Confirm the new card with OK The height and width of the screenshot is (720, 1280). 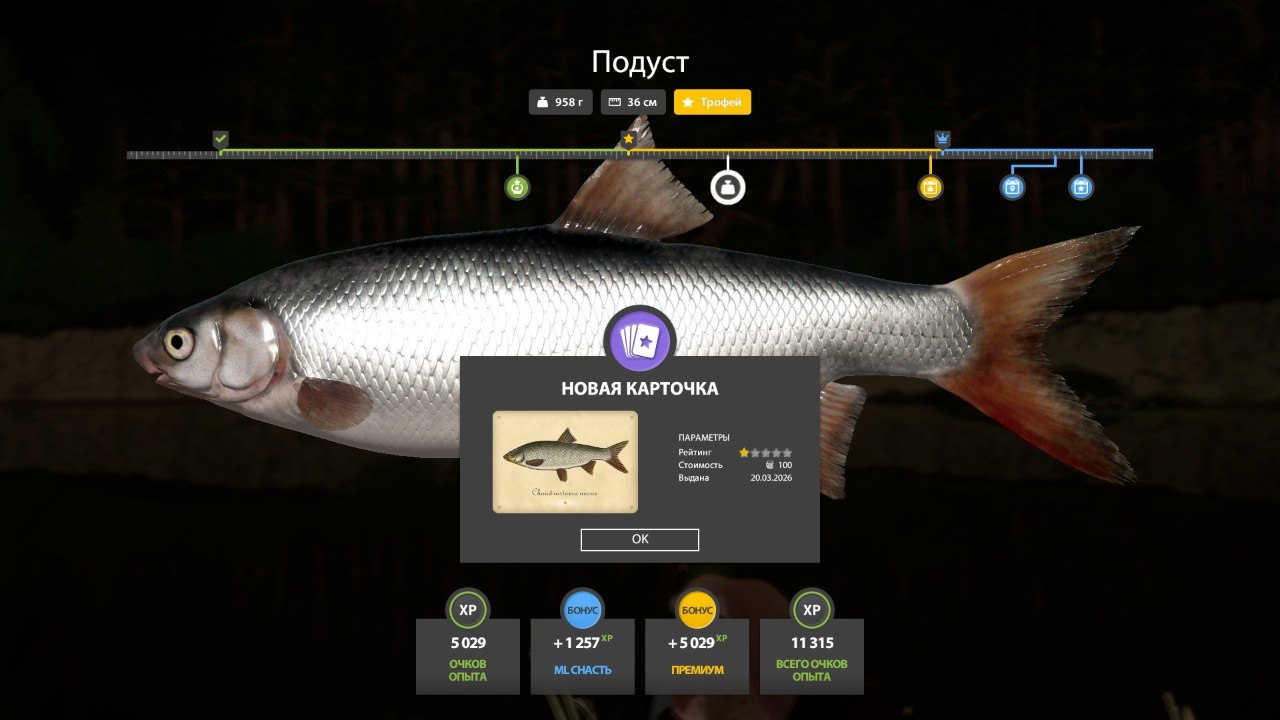(640, 539)
